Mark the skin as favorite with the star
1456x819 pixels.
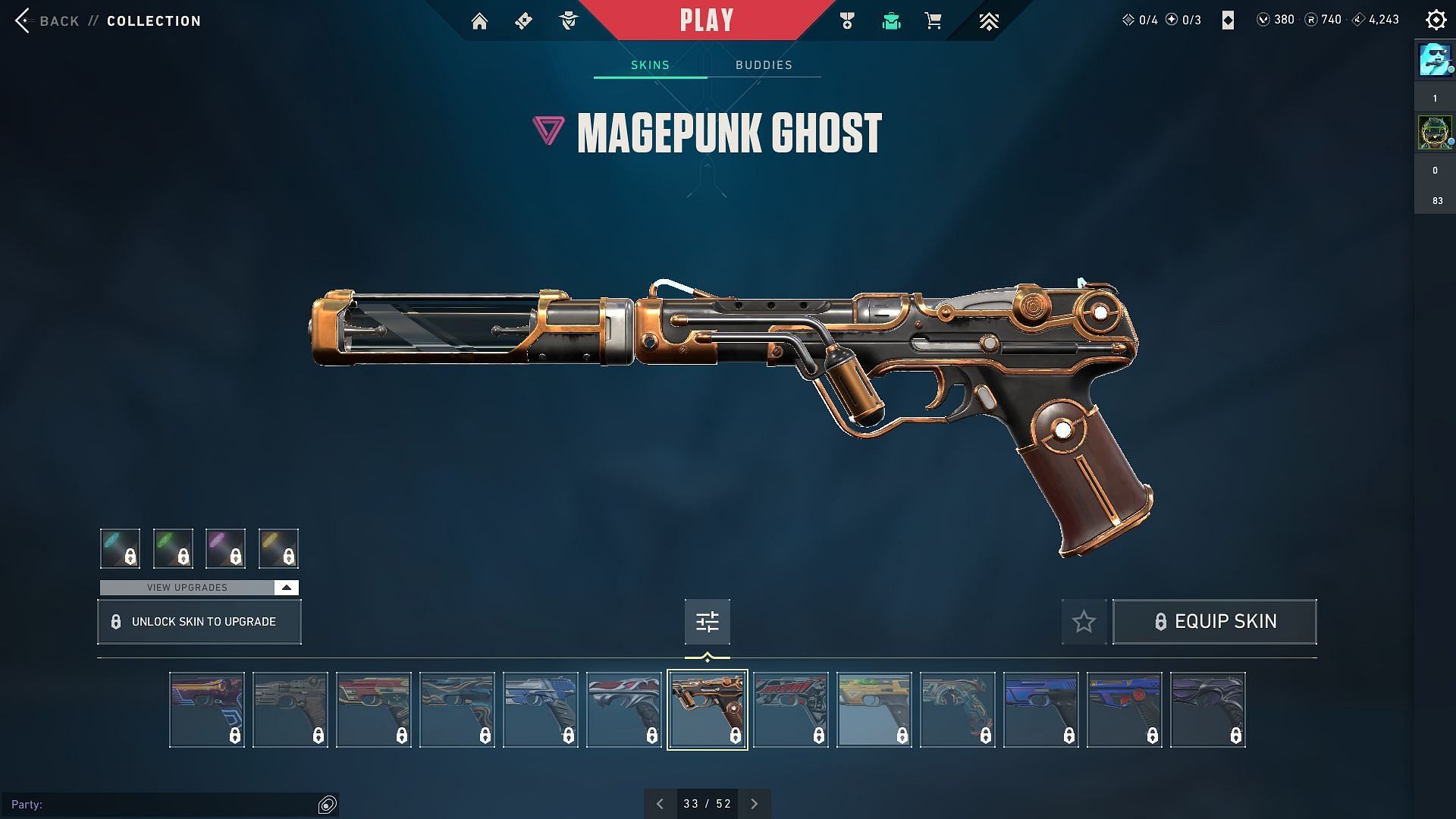[1084, 622]
